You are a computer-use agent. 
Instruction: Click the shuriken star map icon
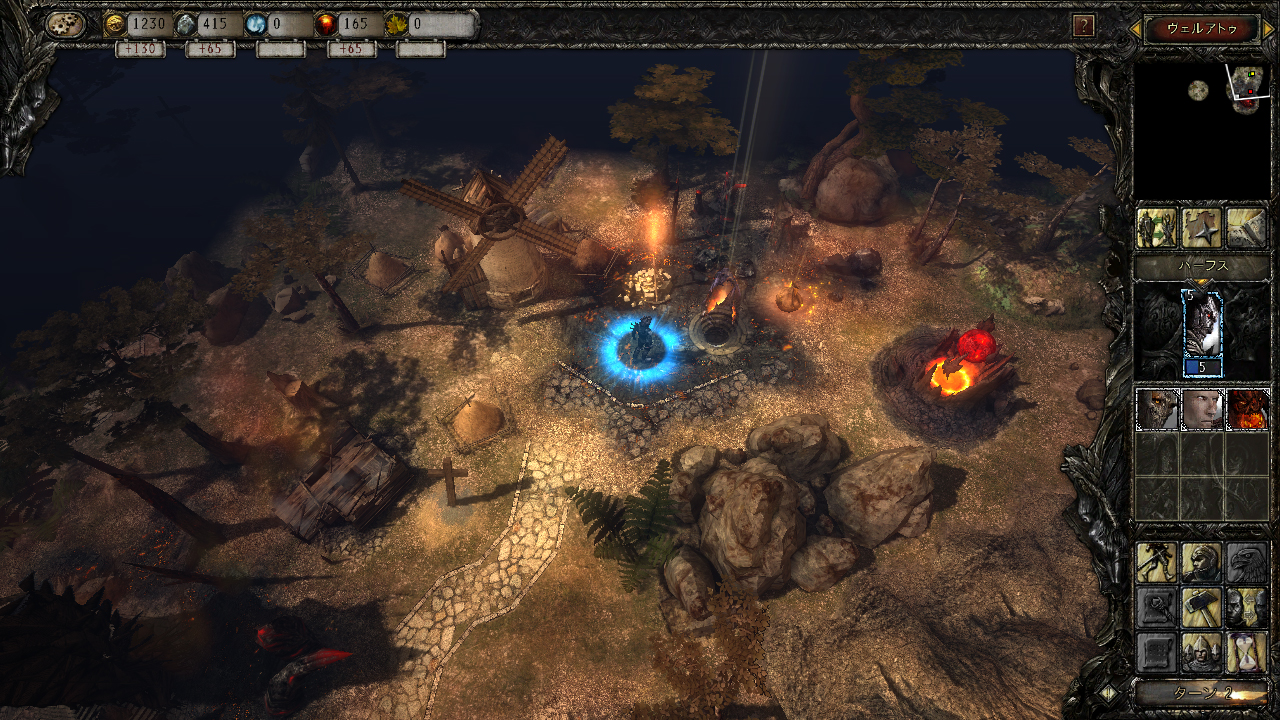tap(1201, 228)
